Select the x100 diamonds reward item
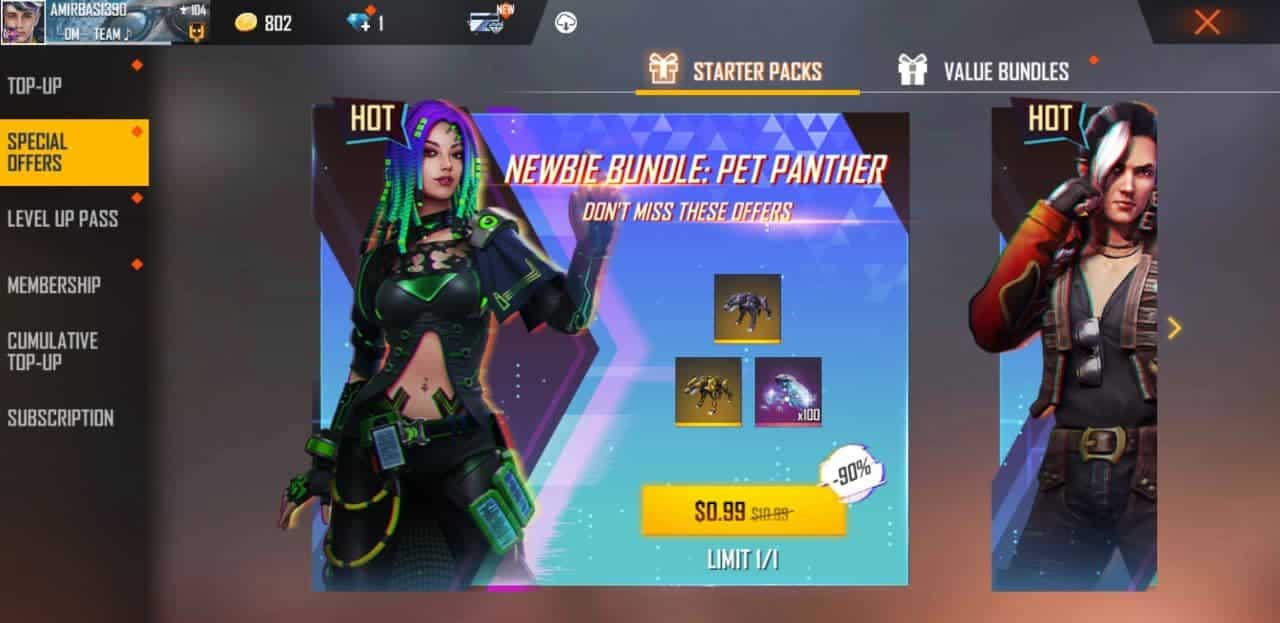This screenshot has height=623, width=1280. 788,391
